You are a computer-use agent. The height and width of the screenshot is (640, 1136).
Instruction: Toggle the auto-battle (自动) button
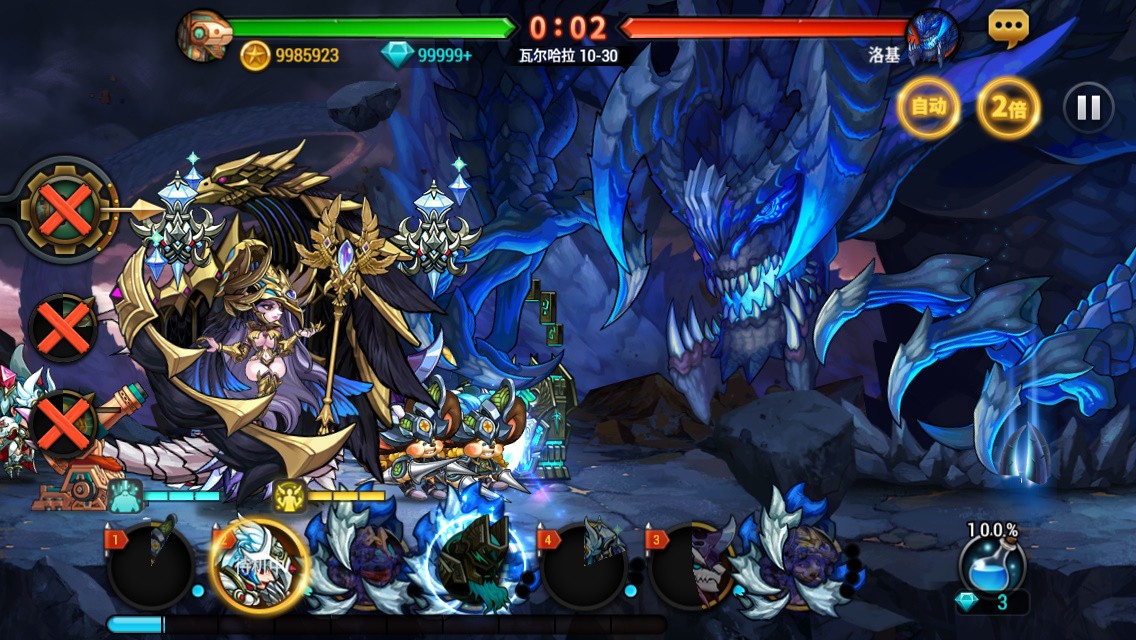click(x=928, y=107)
